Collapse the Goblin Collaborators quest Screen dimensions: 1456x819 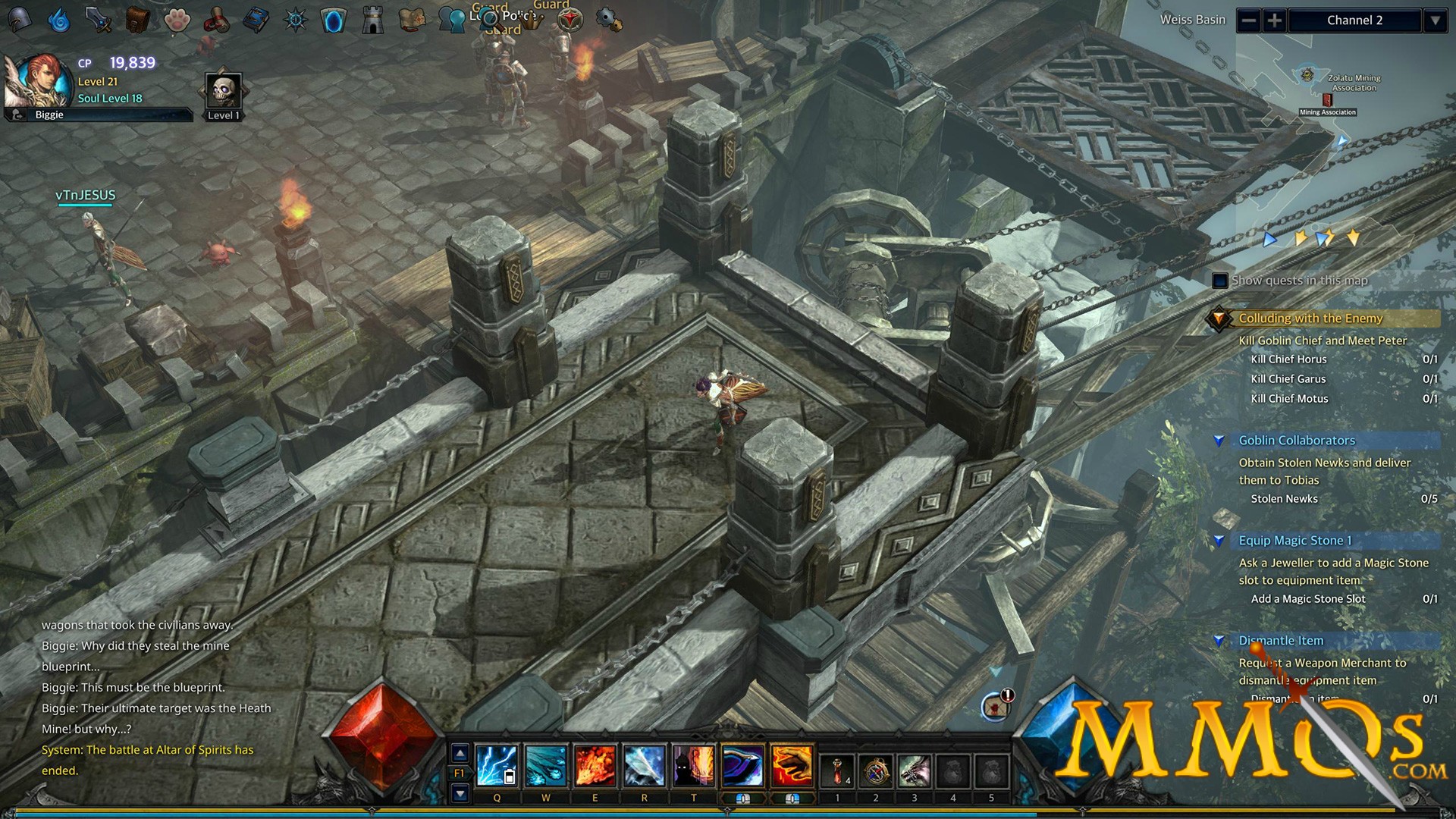pyautogui.click(x=1221, y=440)
